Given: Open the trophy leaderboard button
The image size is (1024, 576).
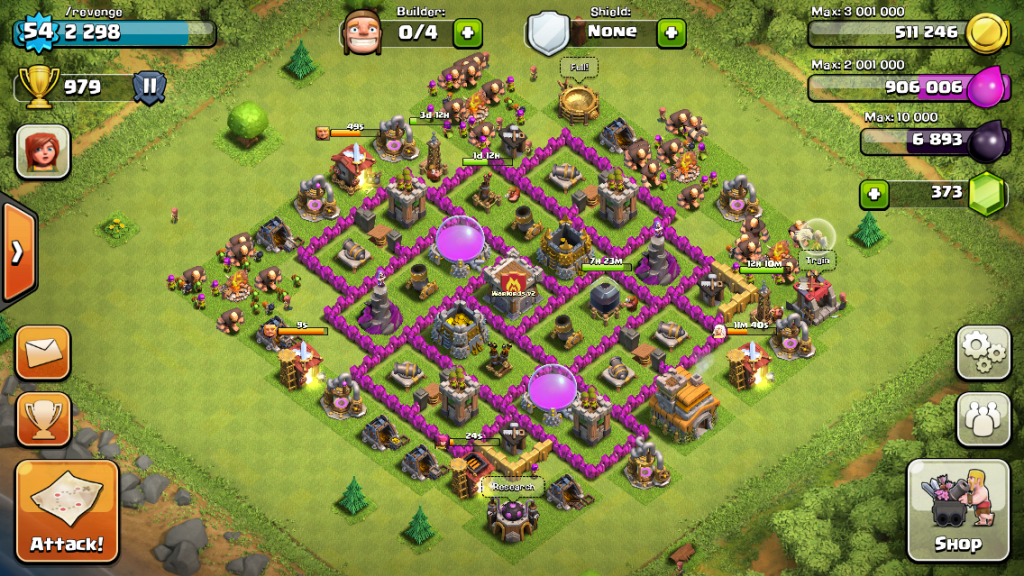Looking at the screenshot, I should pos(43,419).
